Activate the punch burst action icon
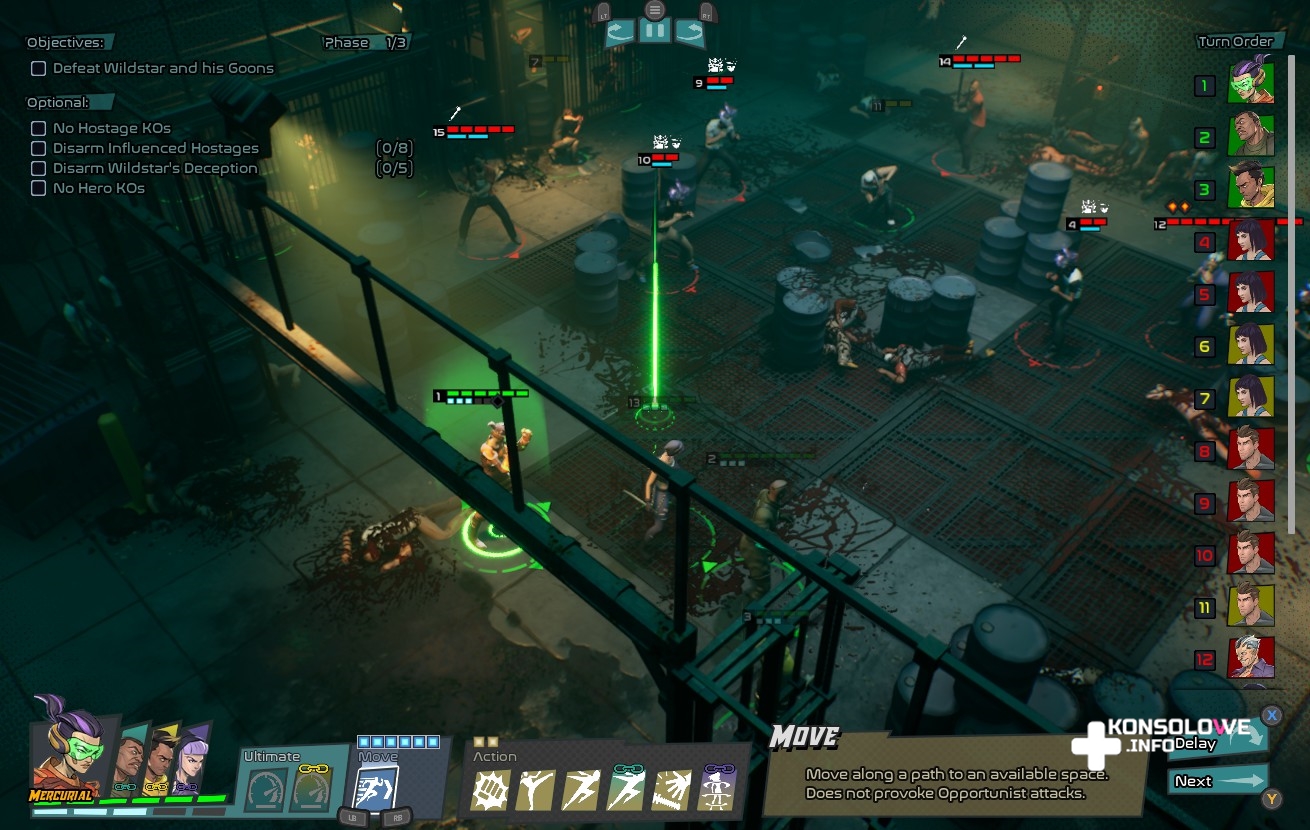This screenshot has height=830, width=1310. click(490, 790)
